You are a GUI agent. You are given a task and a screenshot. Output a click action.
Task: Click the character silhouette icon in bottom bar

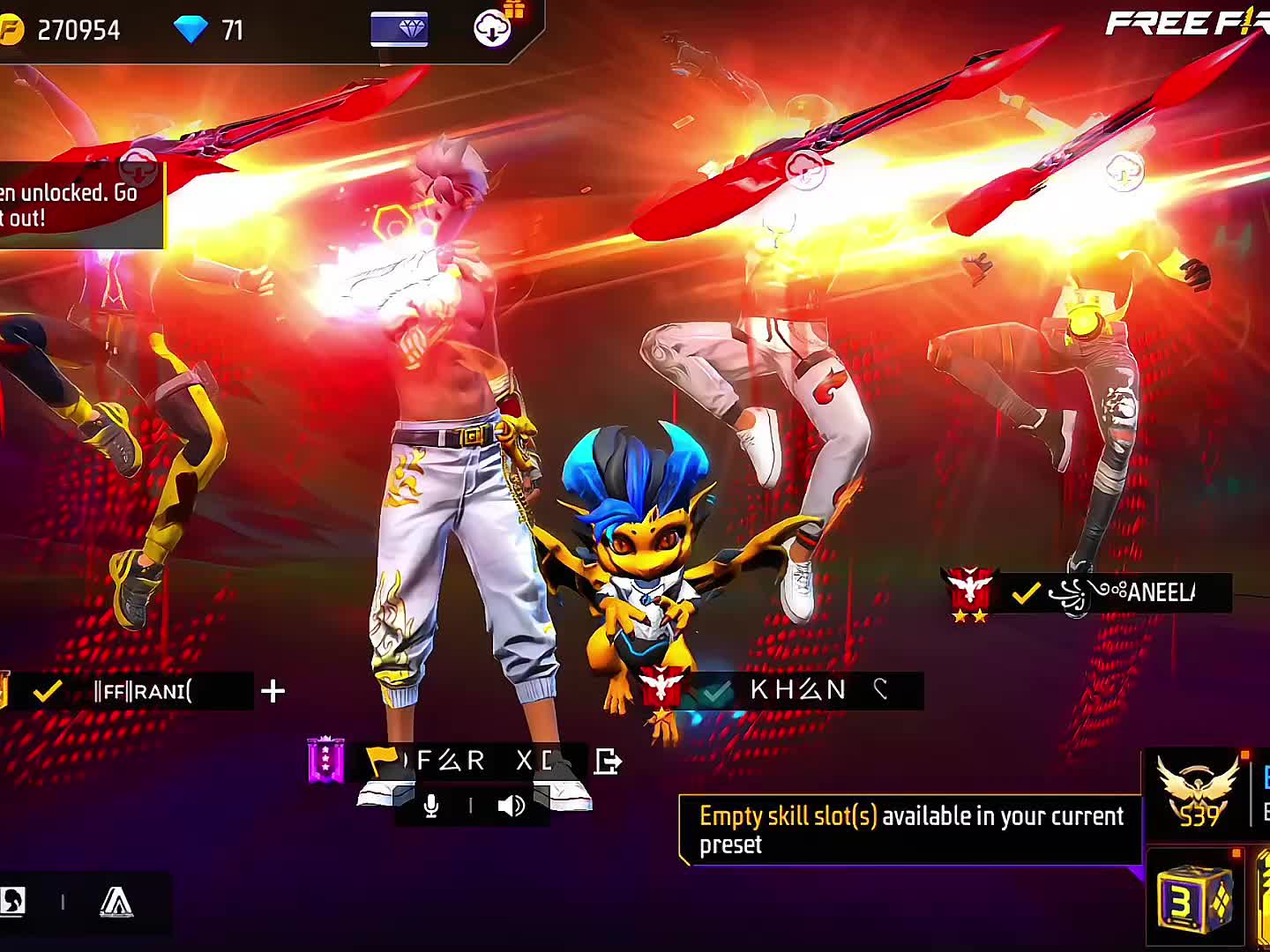12,901
